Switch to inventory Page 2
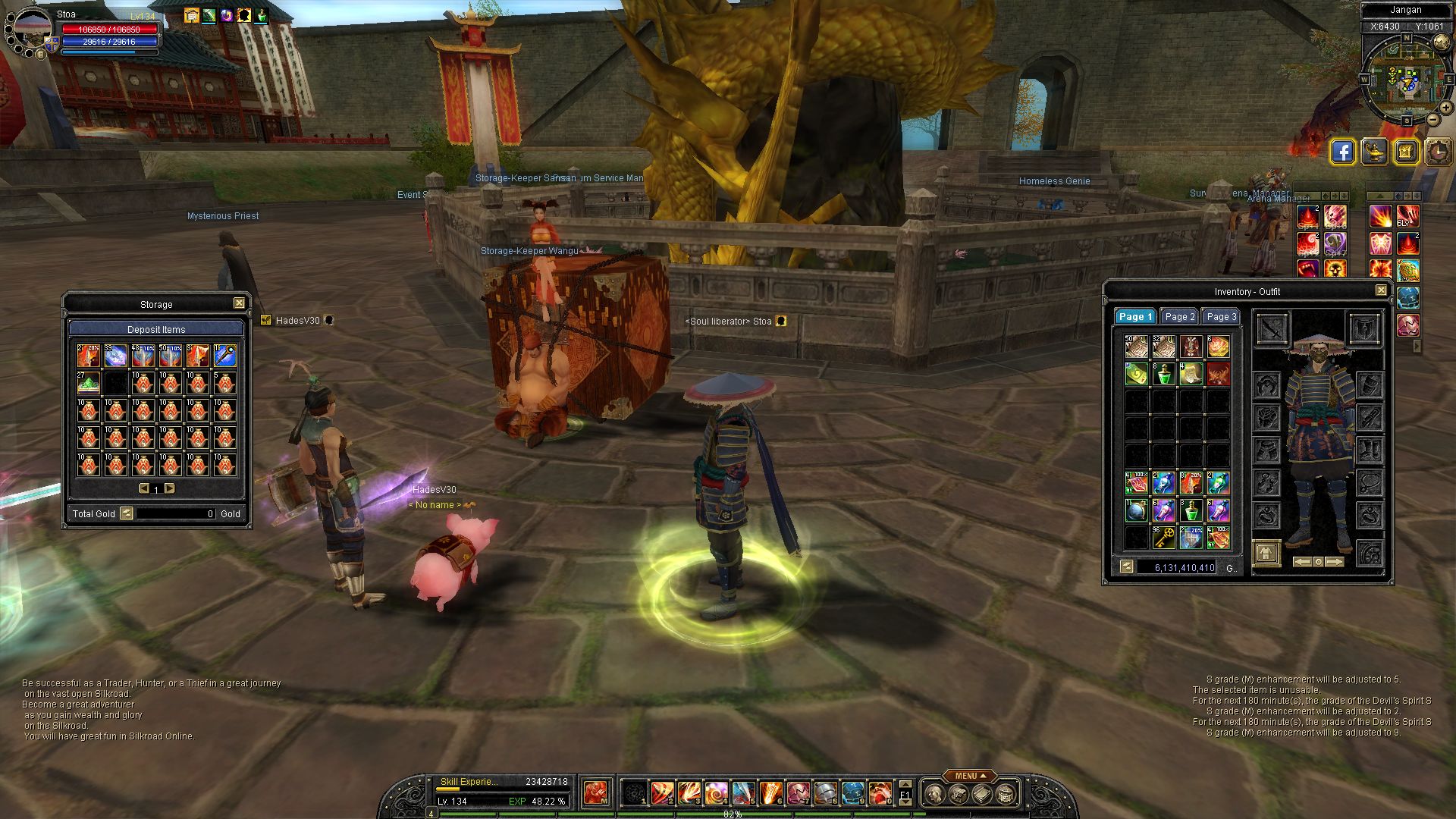Viewport: 1456px width, 819px height. (1179, 317)
